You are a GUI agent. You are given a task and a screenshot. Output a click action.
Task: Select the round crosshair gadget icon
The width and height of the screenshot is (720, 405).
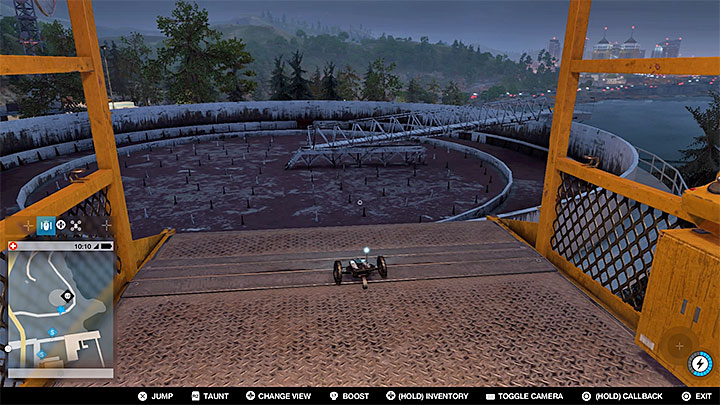tap(60, 226)
